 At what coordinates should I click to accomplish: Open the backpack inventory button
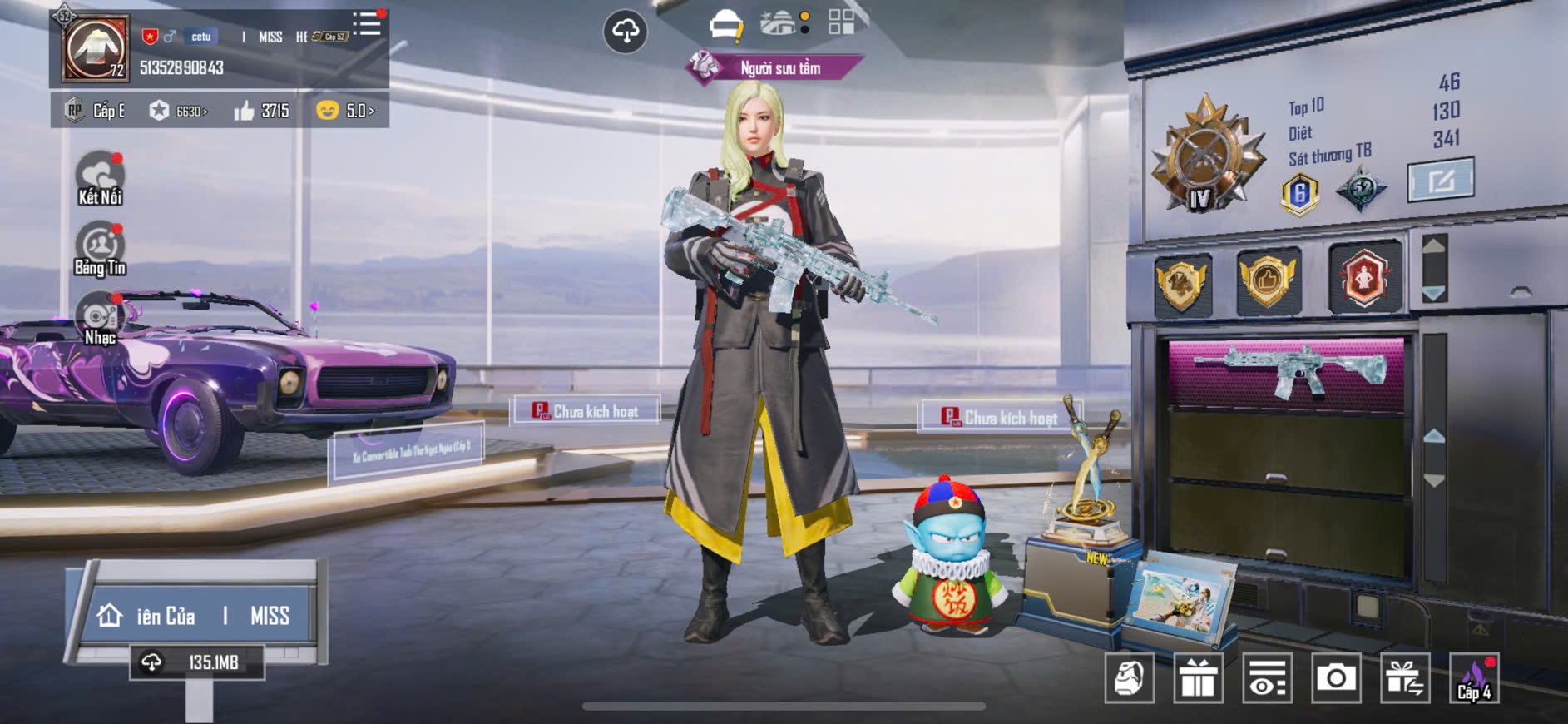pyautogui.click(x=1129, y=678)
